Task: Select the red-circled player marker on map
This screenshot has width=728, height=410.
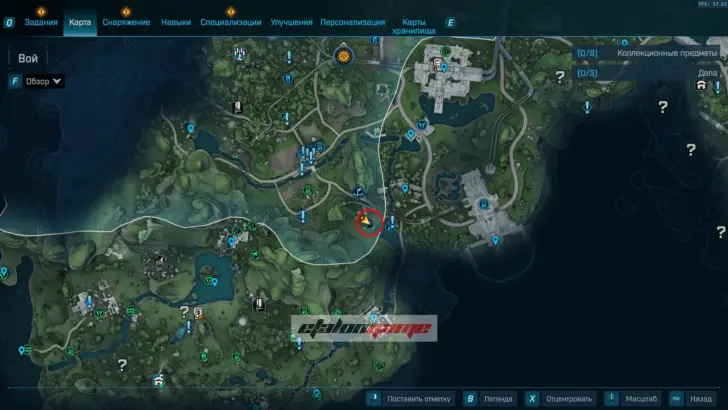Action: tap(368, 219)
